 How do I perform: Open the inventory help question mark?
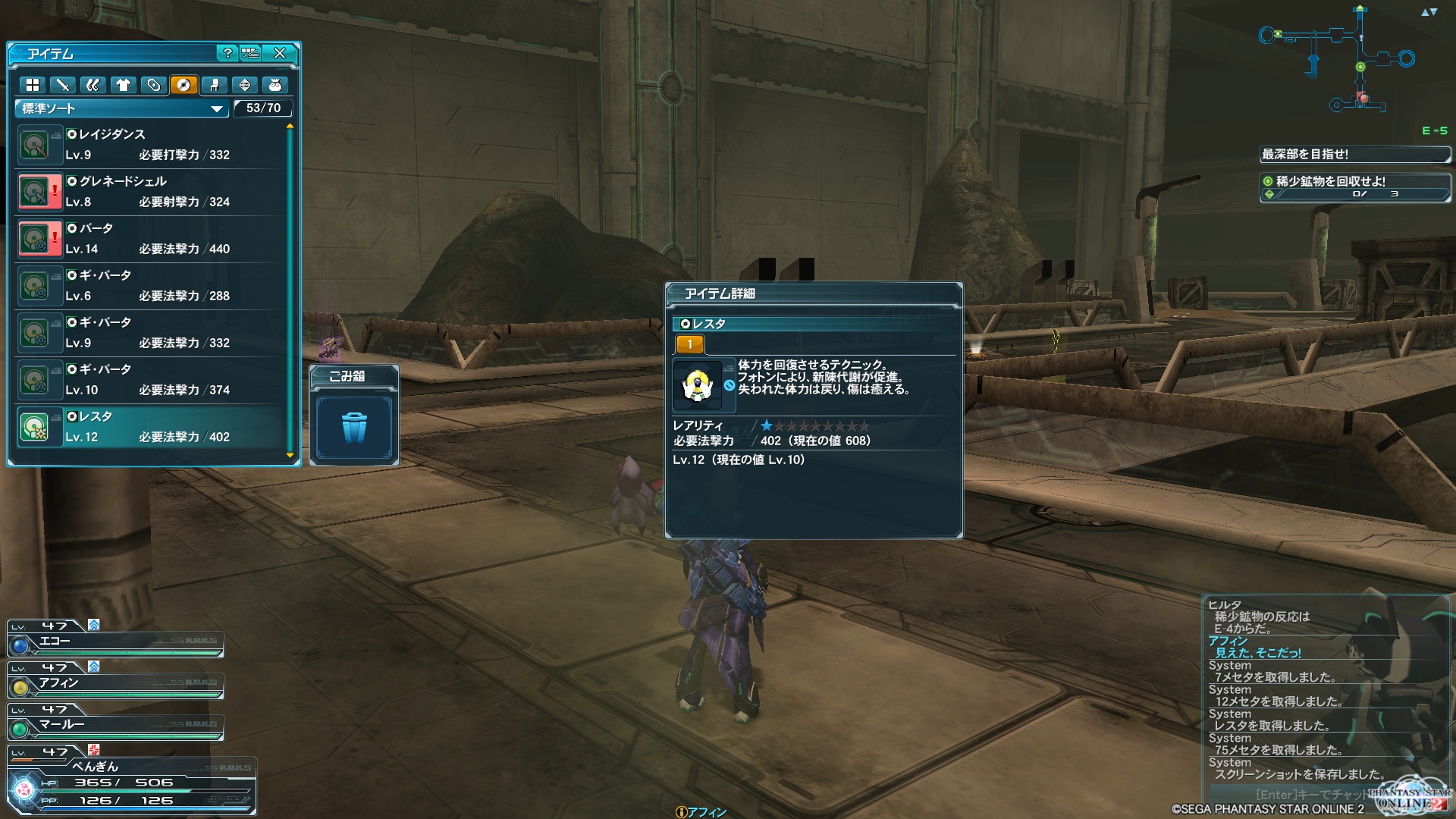(227, 53)
